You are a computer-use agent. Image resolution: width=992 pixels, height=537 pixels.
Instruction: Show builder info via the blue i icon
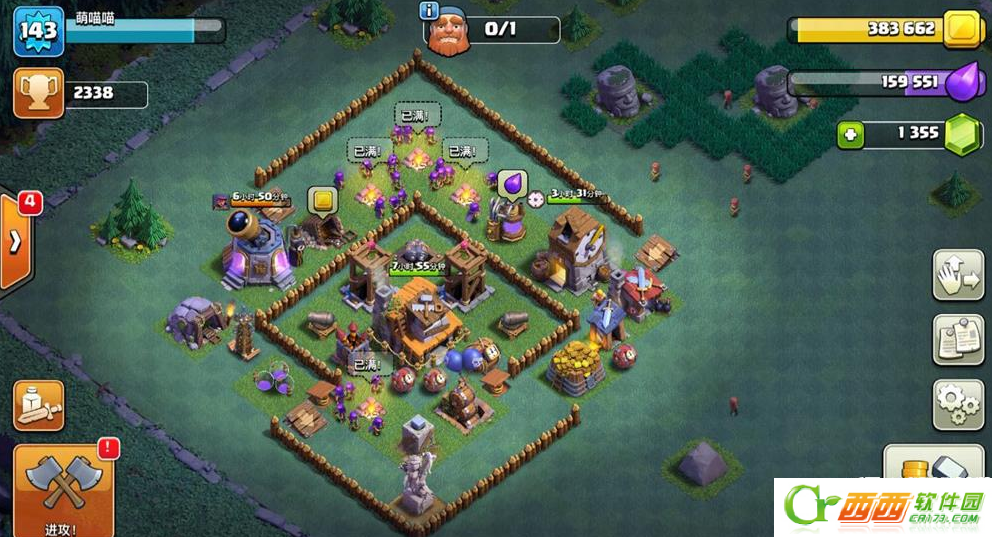tap(431, 11)
